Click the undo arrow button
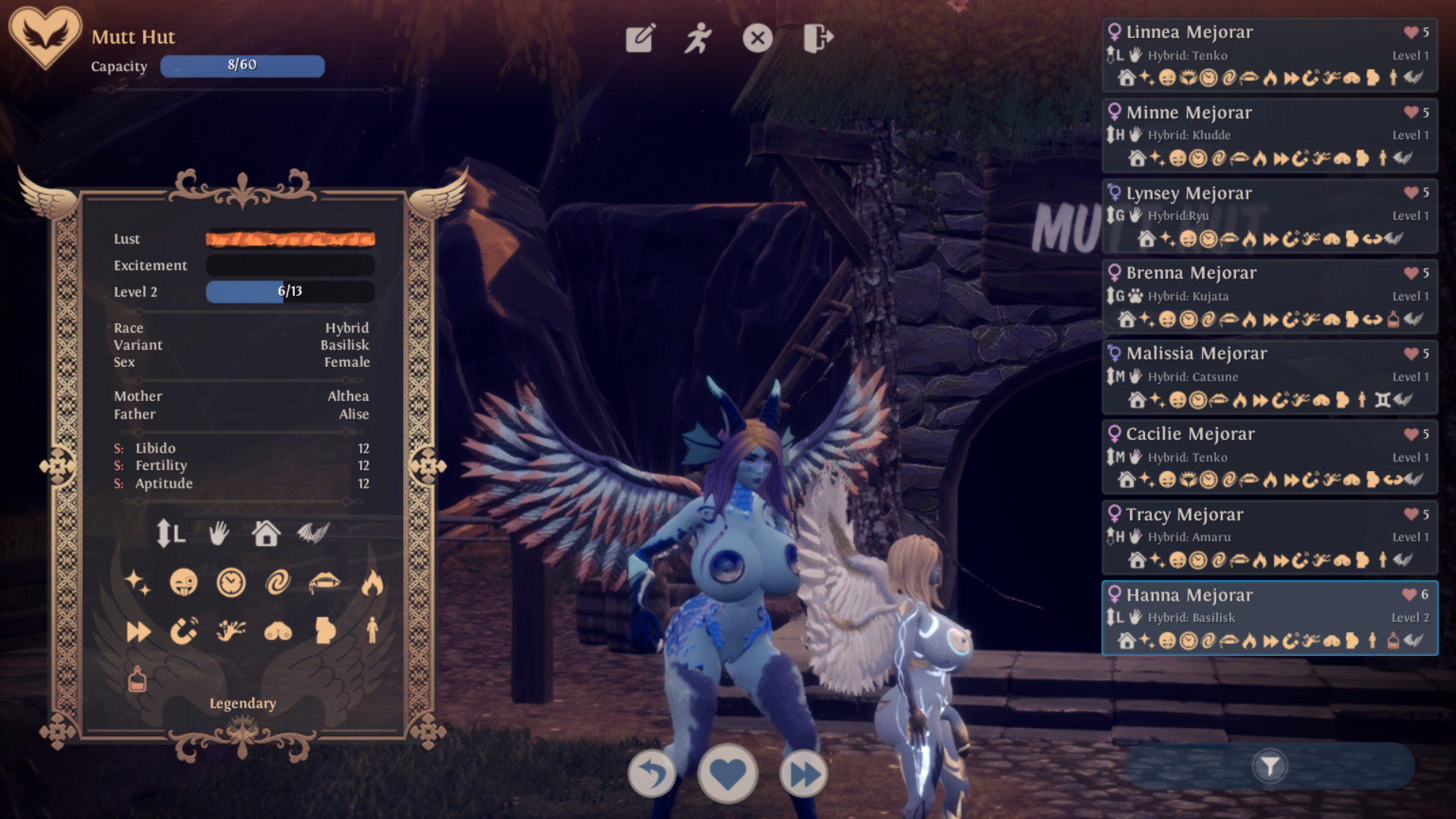The image size is (1456, 819). 652,774
